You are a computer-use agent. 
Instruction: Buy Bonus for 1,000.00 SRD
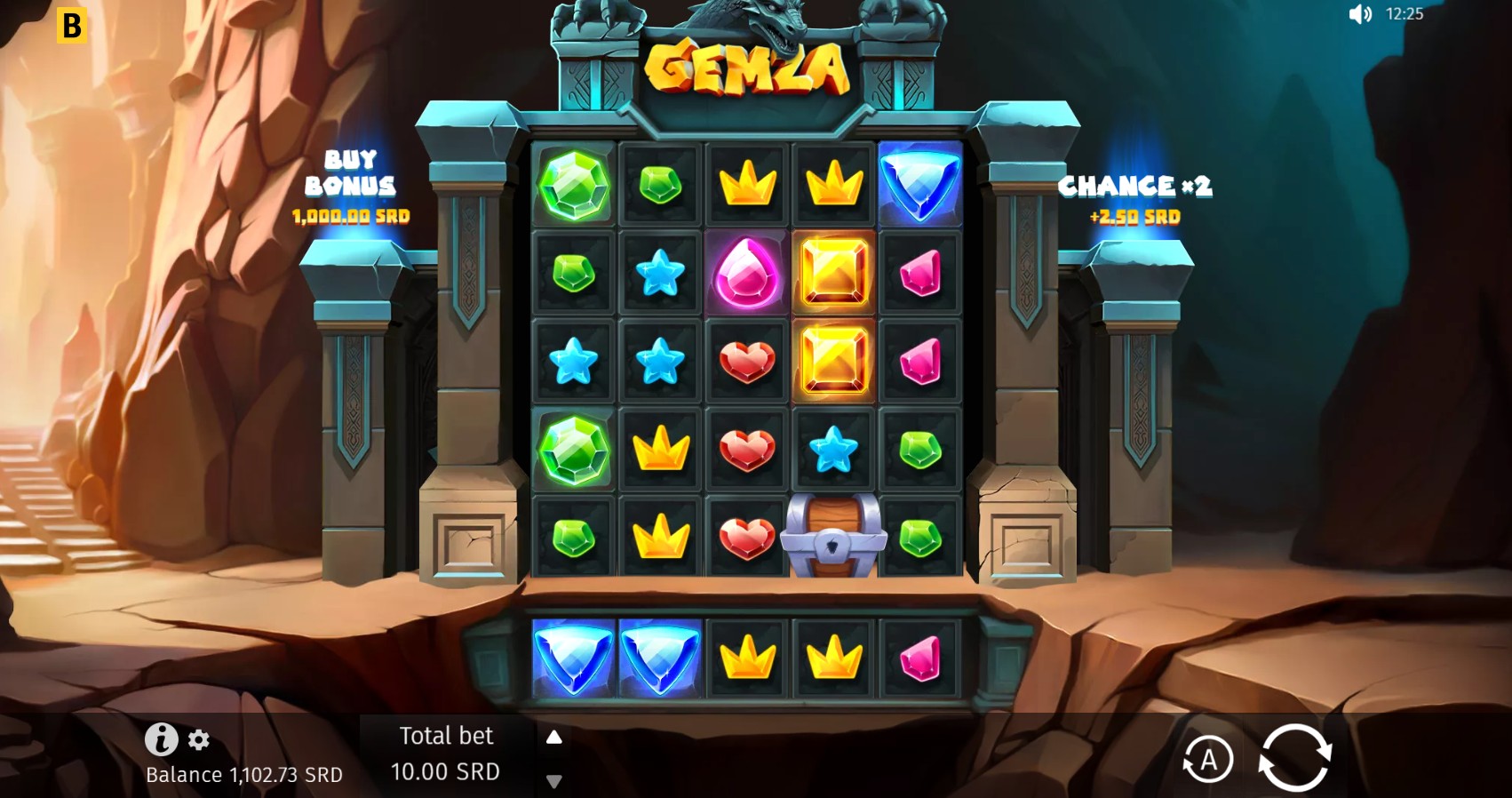pyautogui.click(x=350, y=188)
